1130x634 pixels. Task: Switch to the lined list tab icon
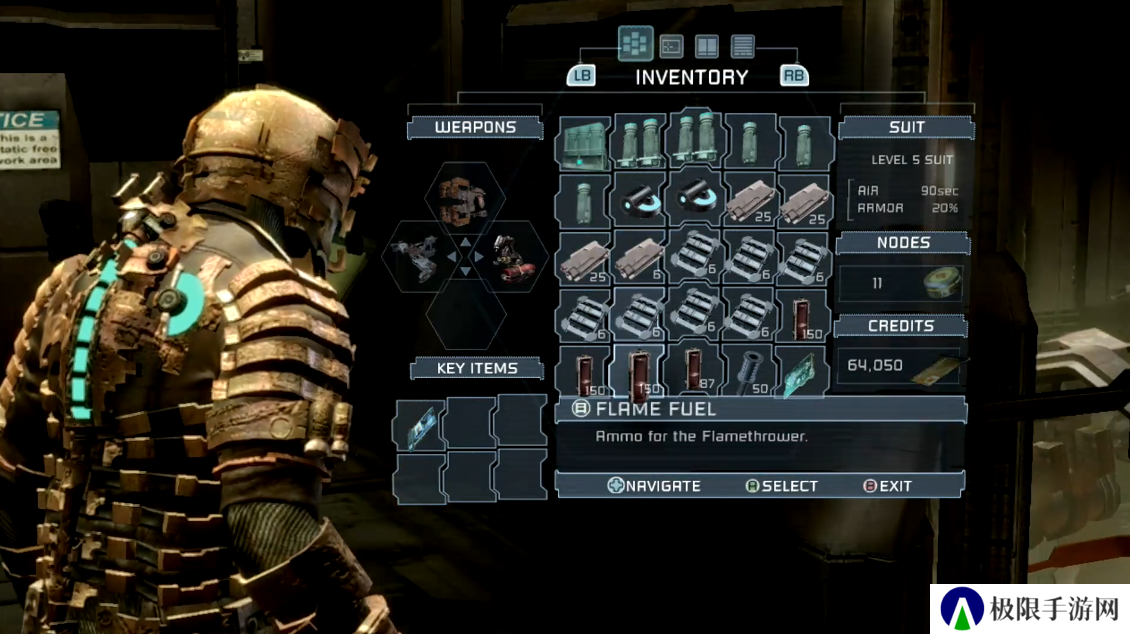(x=742, y=46)
